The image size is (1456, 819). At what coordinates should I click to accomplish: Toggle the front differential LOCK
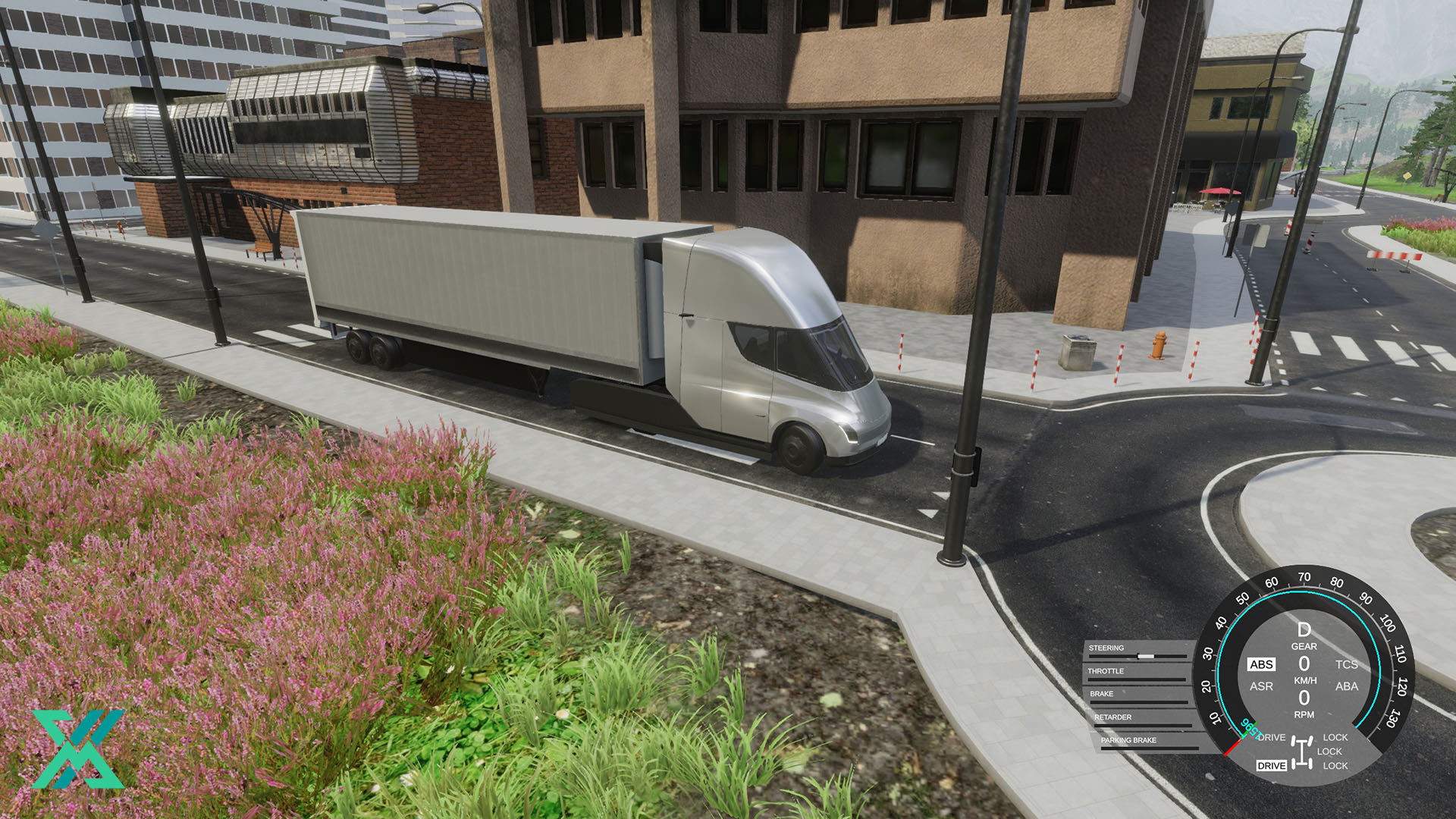(x=1335, y=737)
